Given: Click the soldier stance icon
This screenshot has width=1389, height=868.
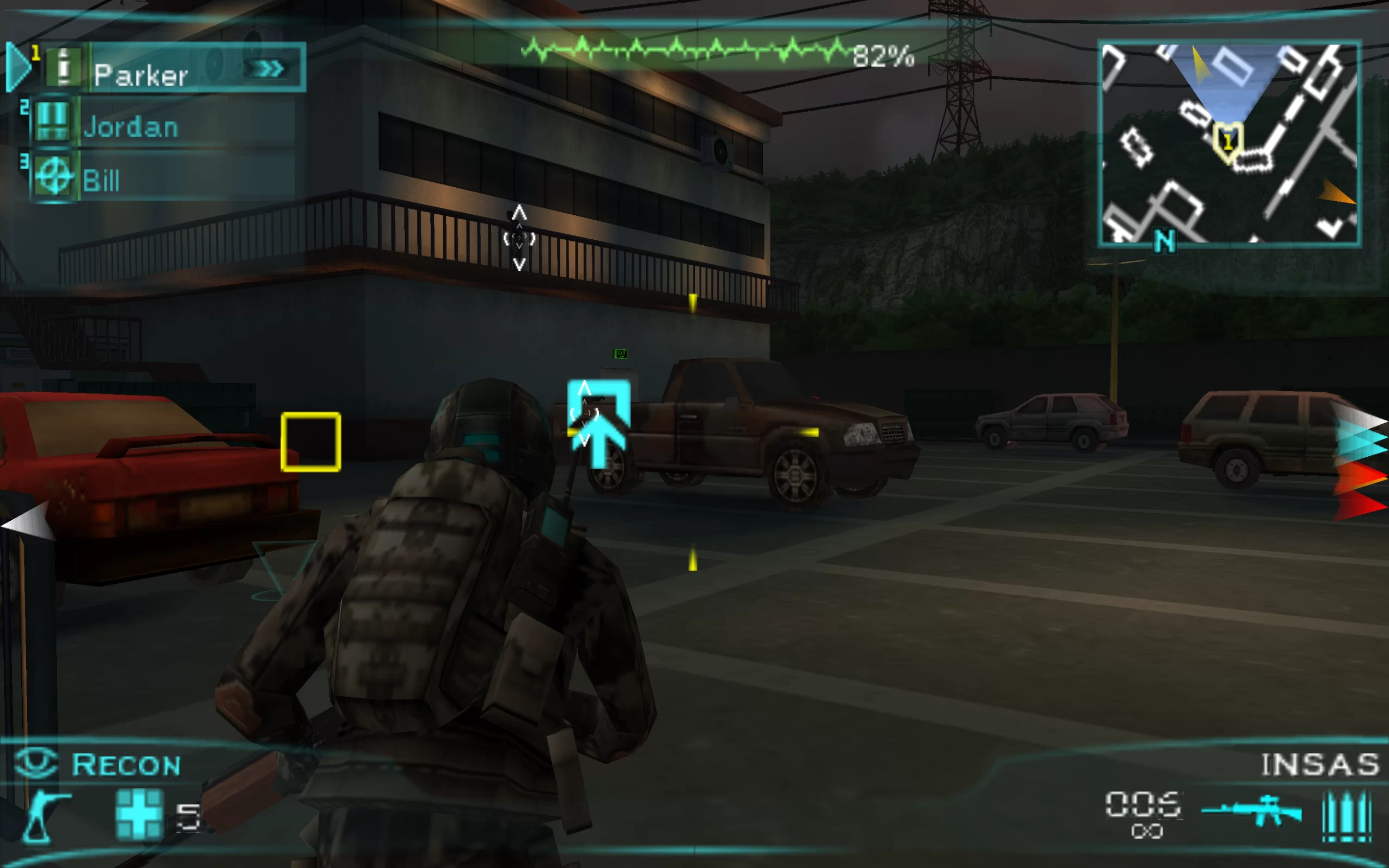Looking at the screenshot, I should click(x=45, y=815).
